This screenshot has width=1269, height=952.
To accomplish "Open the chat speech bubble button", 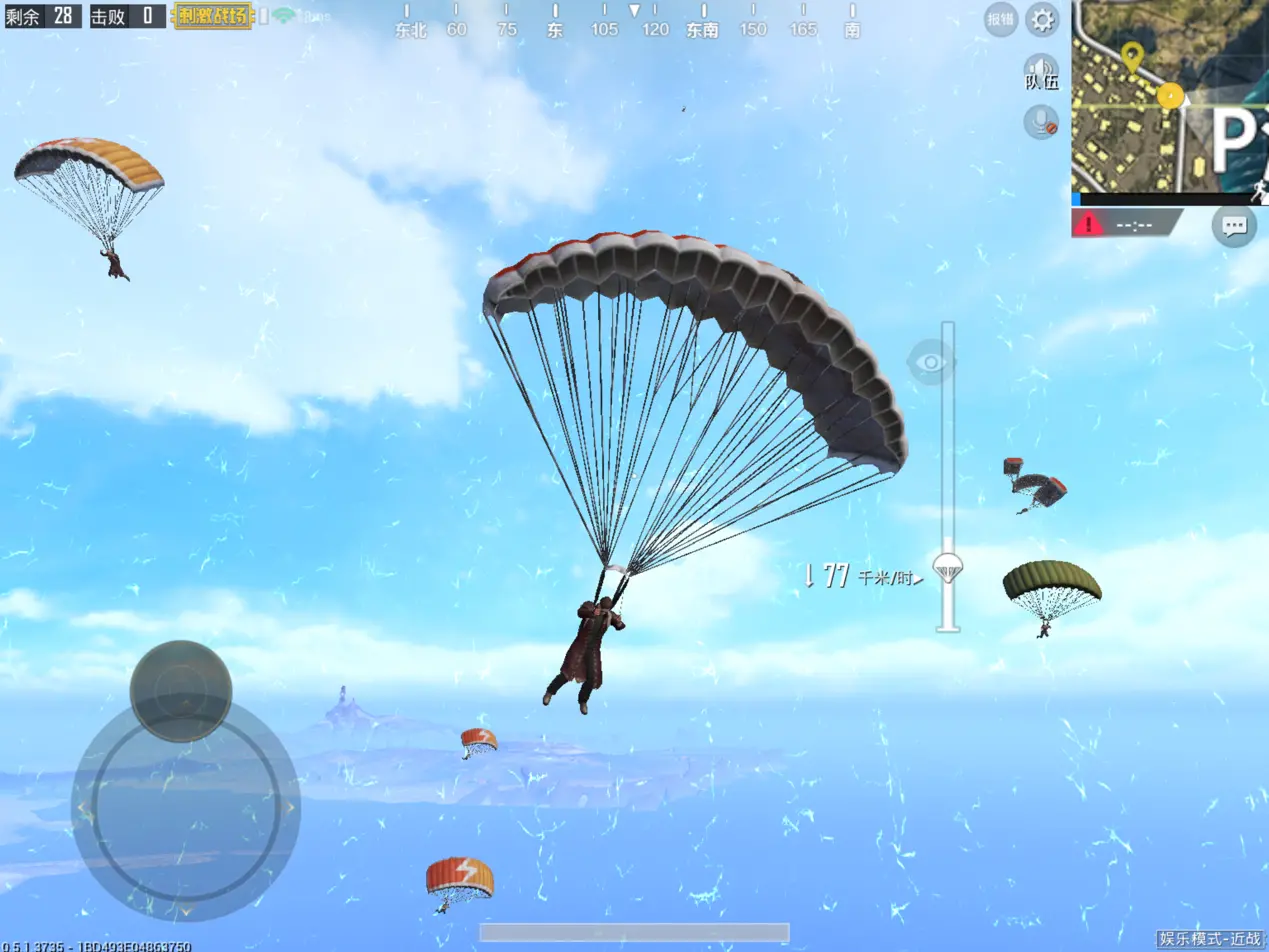I will pyautogui.click(x=1234, y=226).
